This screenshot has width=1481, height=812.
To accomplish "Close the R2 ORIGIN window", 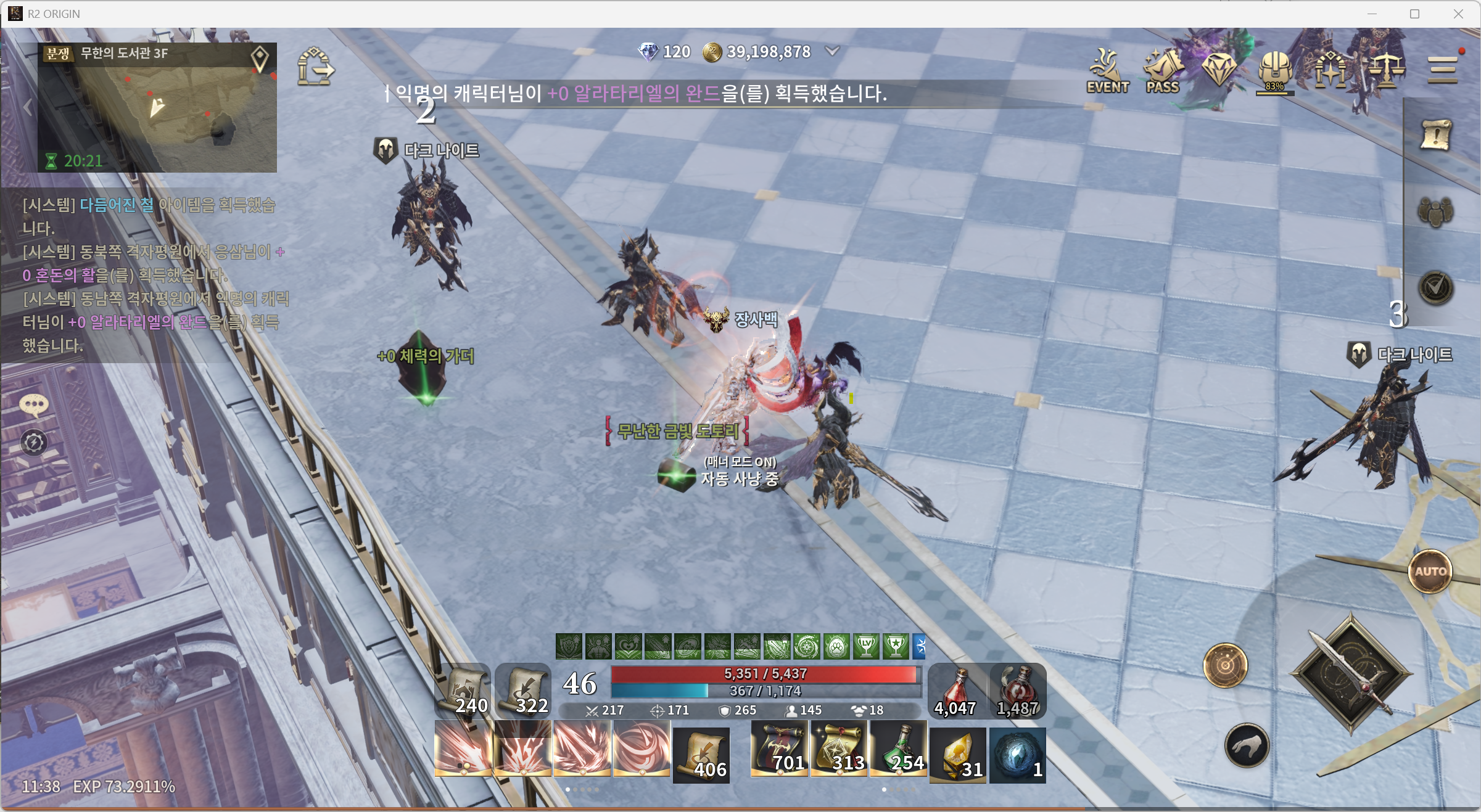I will [x=1458, y=14].
